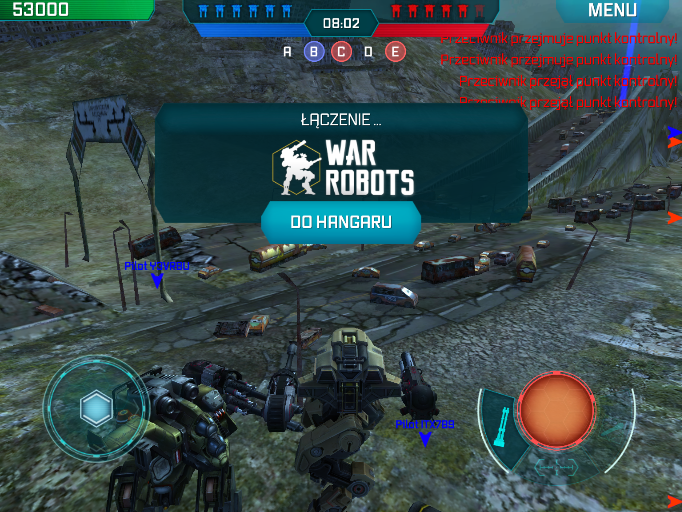The width and height of the screenshot is (682, 512).
Task: Open the MENU button
Action: (x=612, y=11)
